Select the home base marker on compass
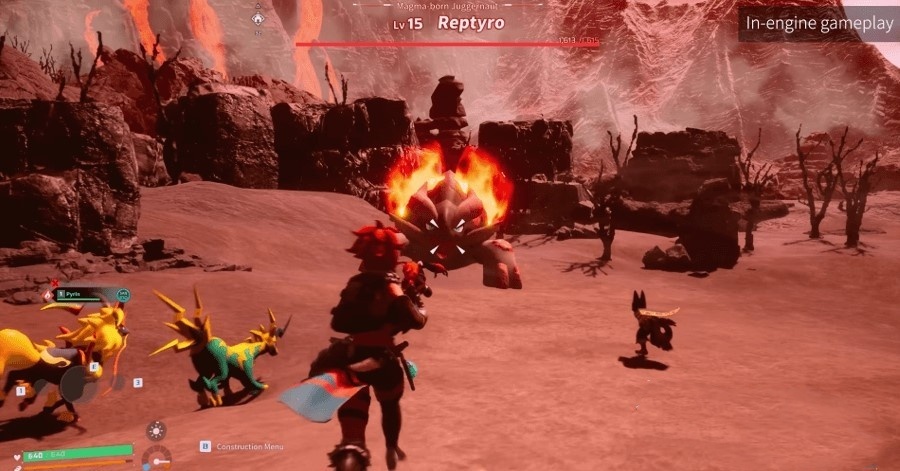 [x=258, y=17]
